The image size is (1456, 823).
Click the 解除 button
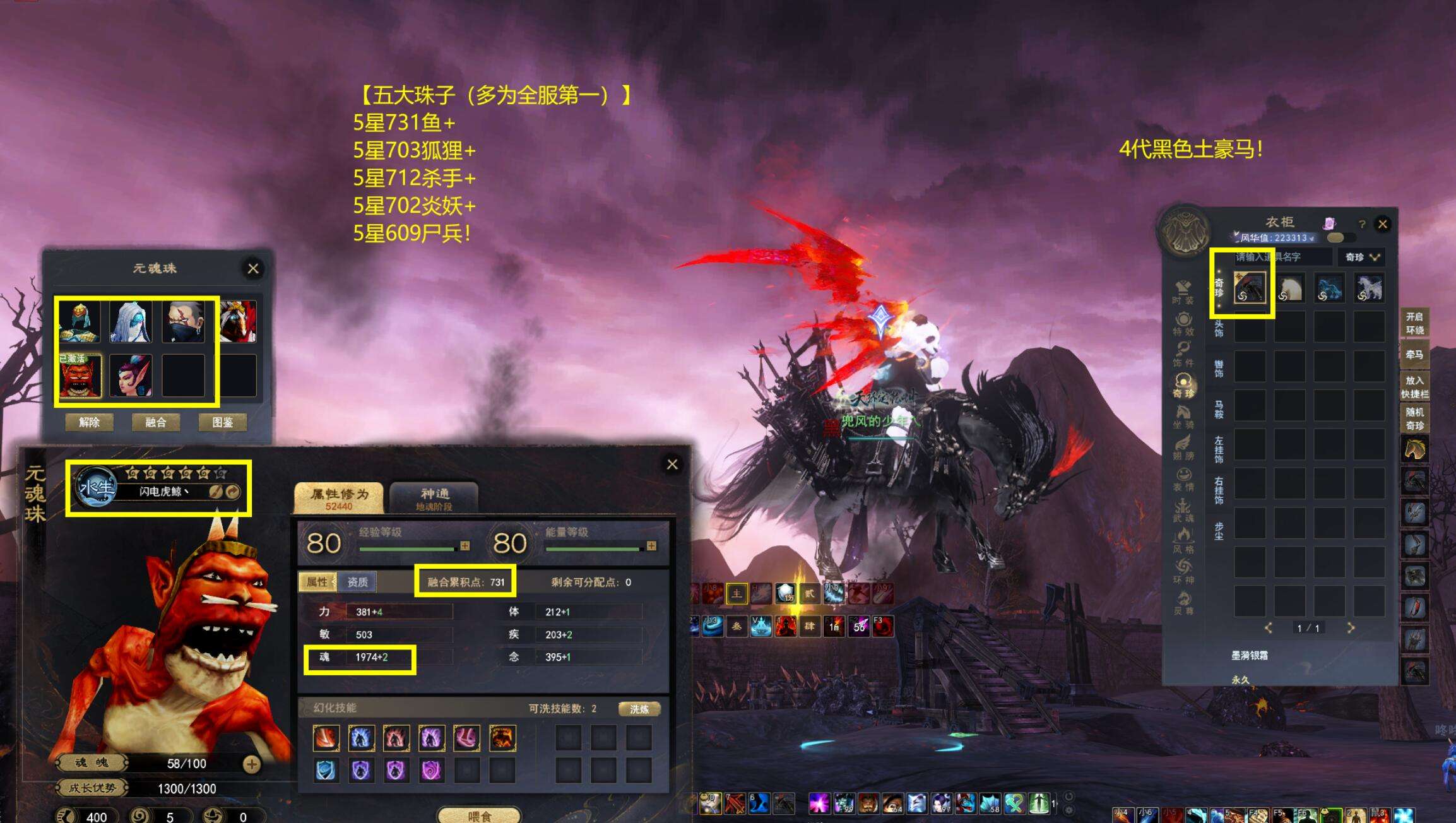[x=90, y=422]
